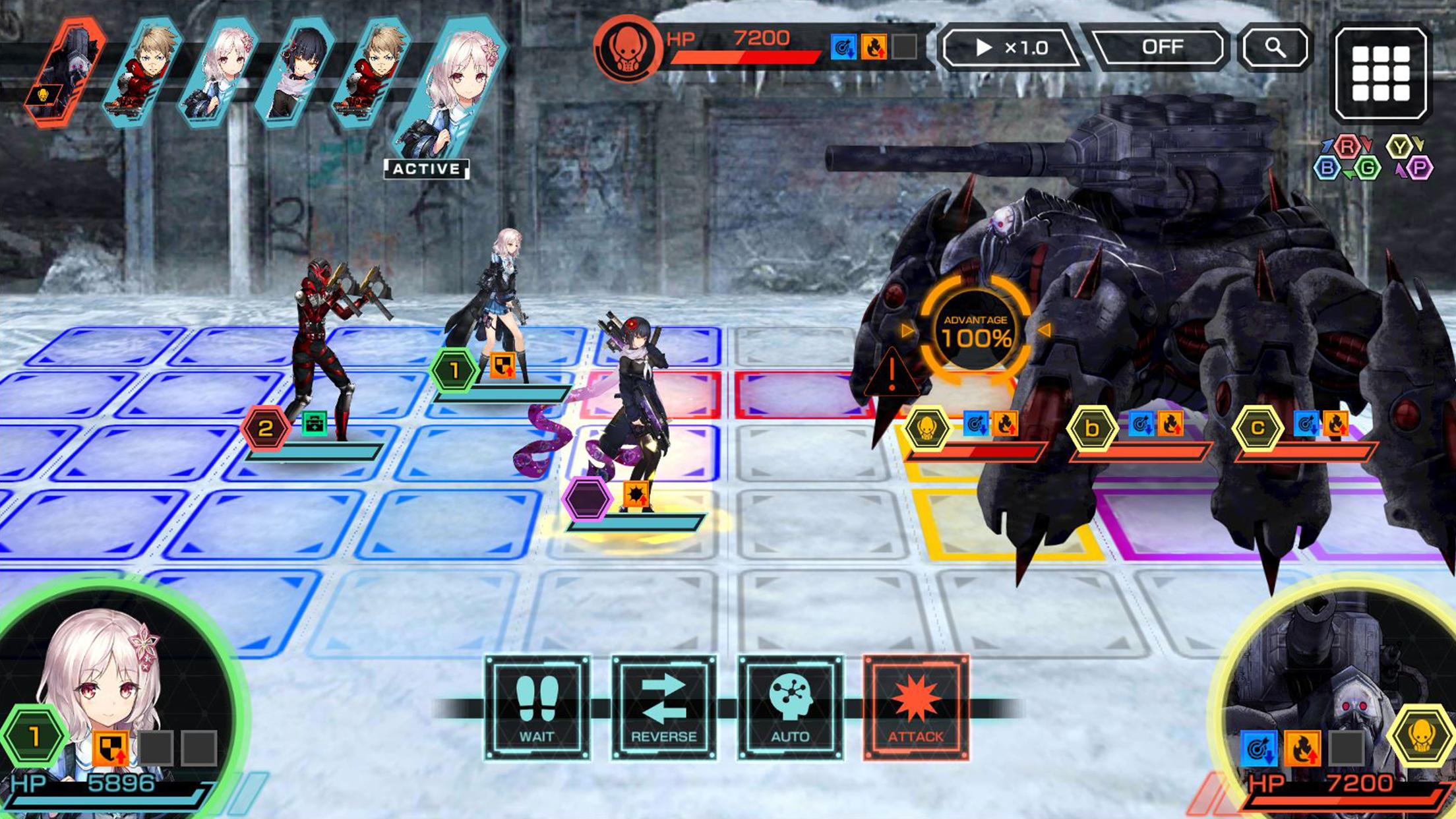
Task: Activate the AUTO battle button
Action: point(790,708)
